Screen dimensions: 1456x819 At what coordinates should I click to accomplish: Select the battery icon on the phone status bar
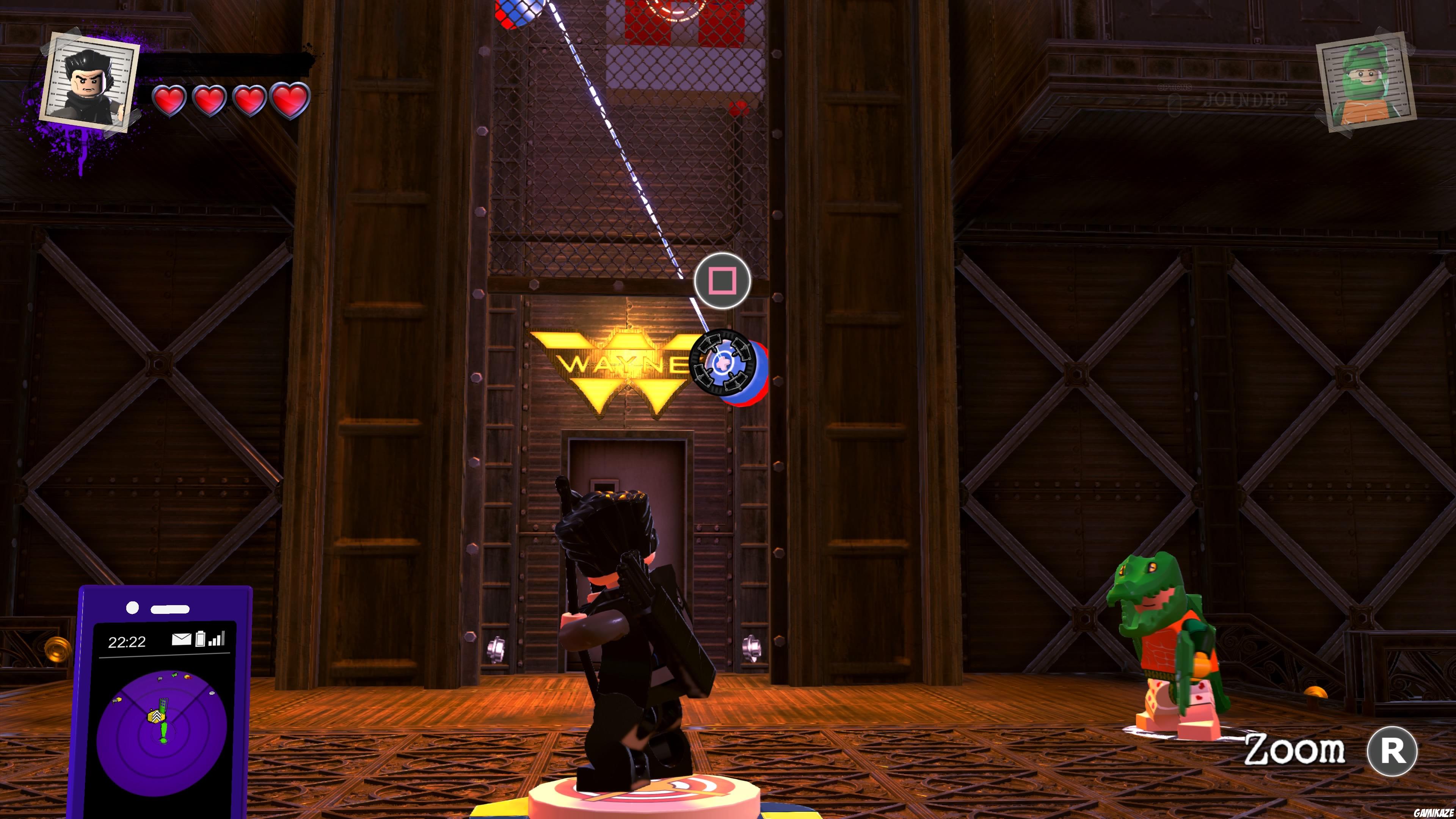point(201,639)
